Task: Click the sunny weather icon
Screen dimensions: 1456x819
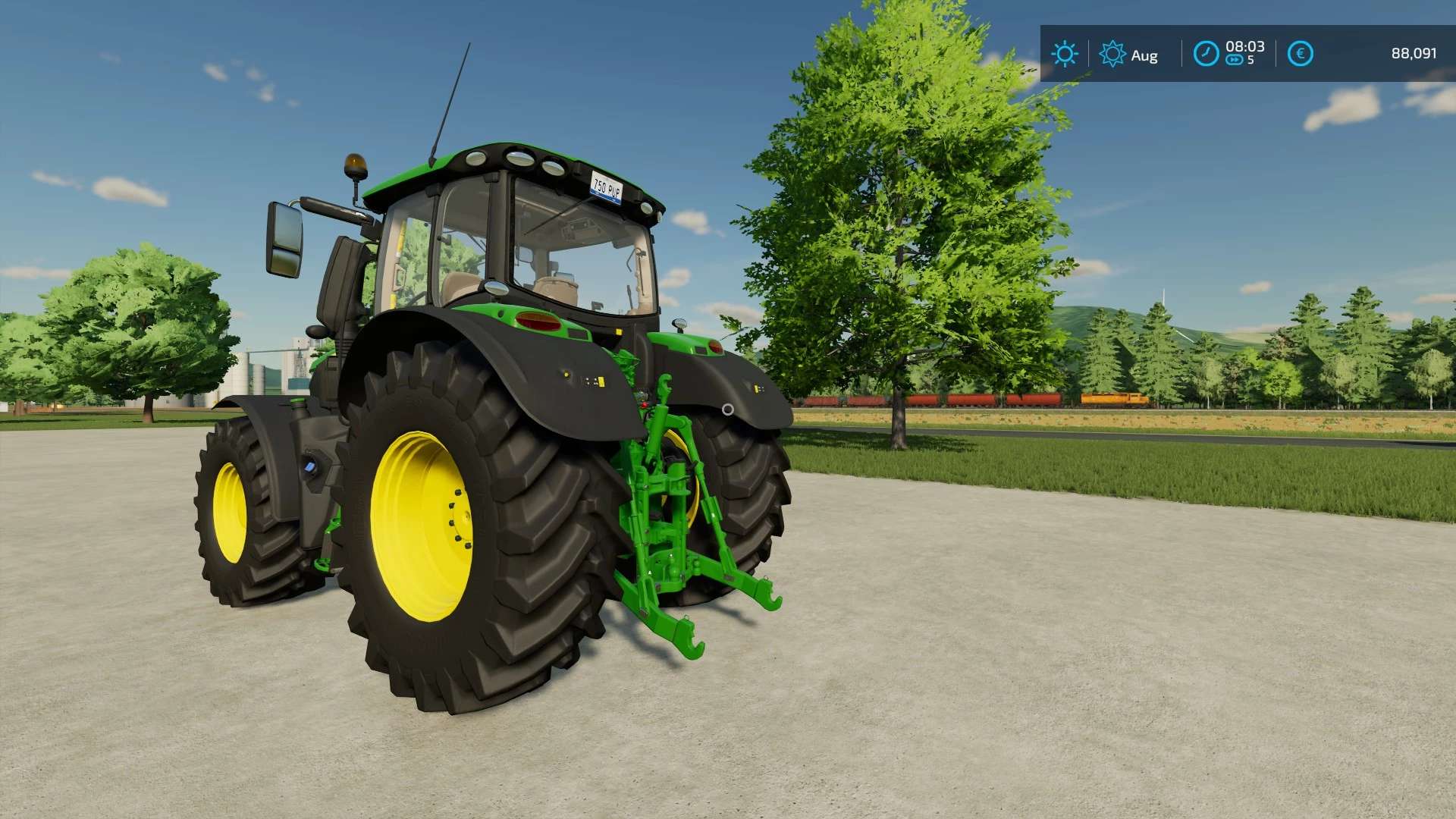Action: (1064, 54)
